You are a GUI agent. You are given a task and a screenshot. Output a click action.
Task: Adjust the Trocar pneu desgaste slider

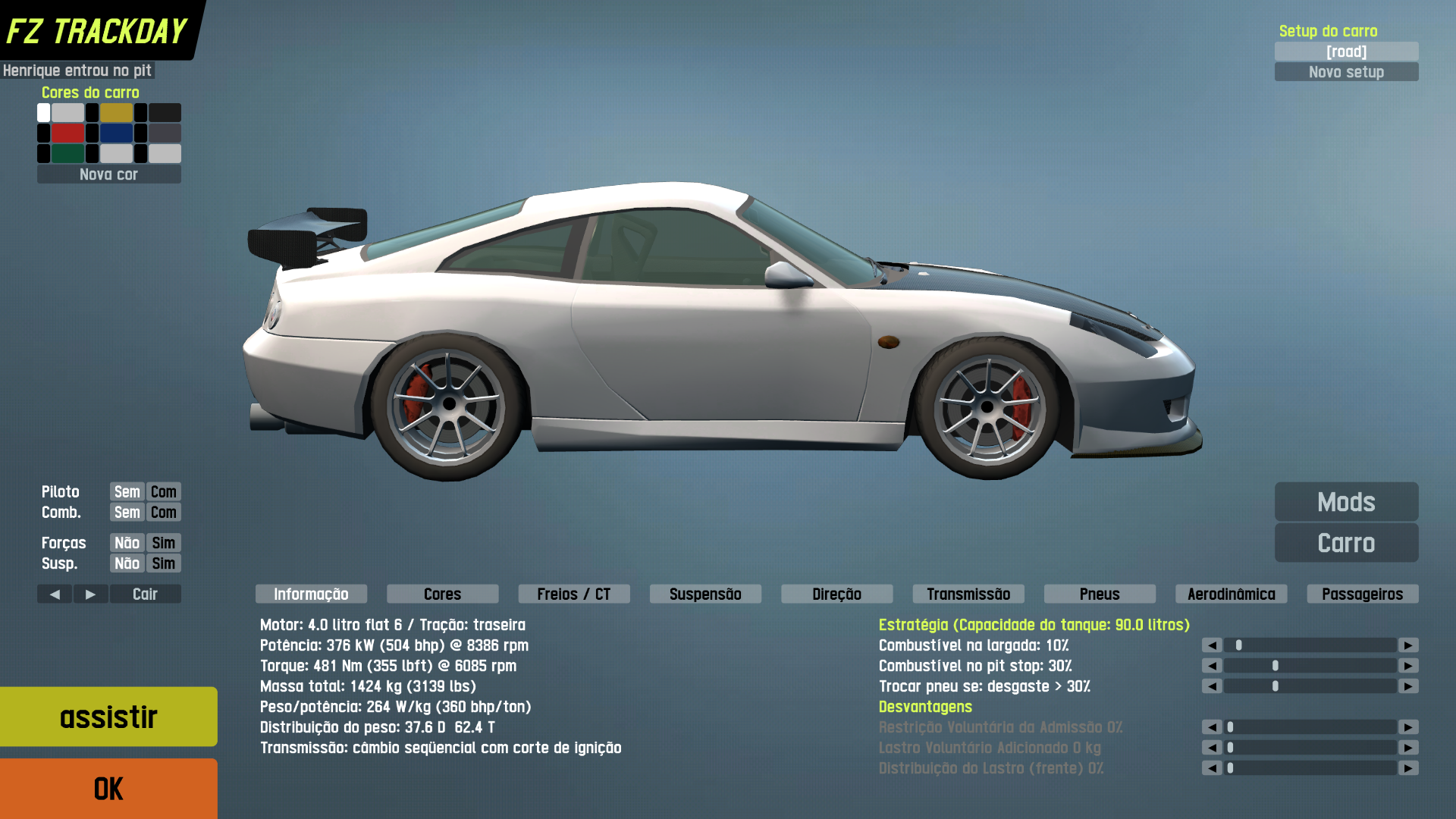coord(1276,686)
